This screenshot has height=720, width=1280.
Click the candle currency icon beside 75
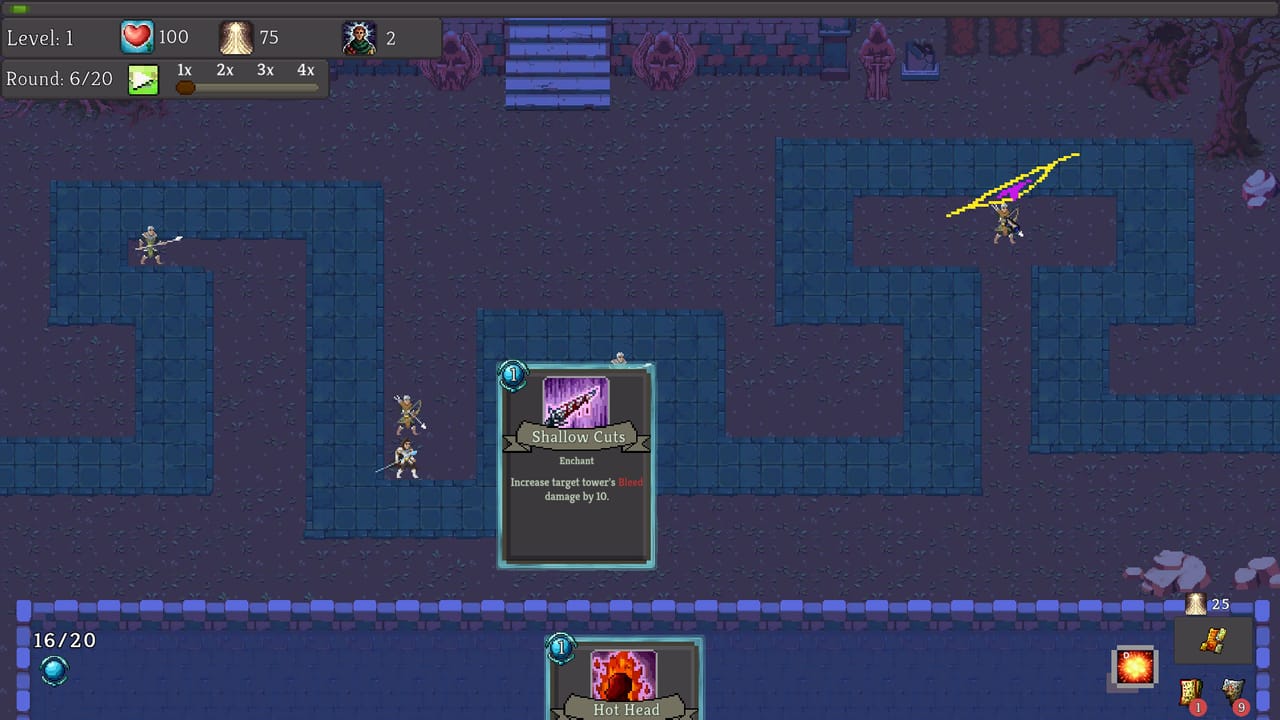[x=236, y=36]
